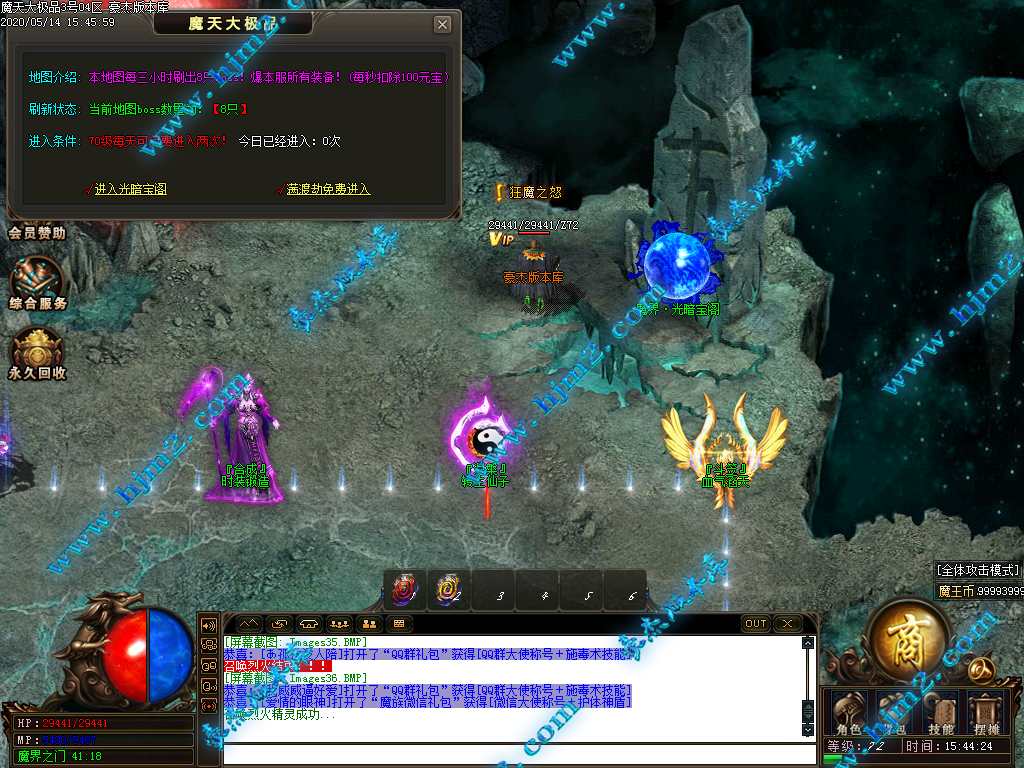Show the 技能 skills panel
1024x768 pixels.
point(940,712)
